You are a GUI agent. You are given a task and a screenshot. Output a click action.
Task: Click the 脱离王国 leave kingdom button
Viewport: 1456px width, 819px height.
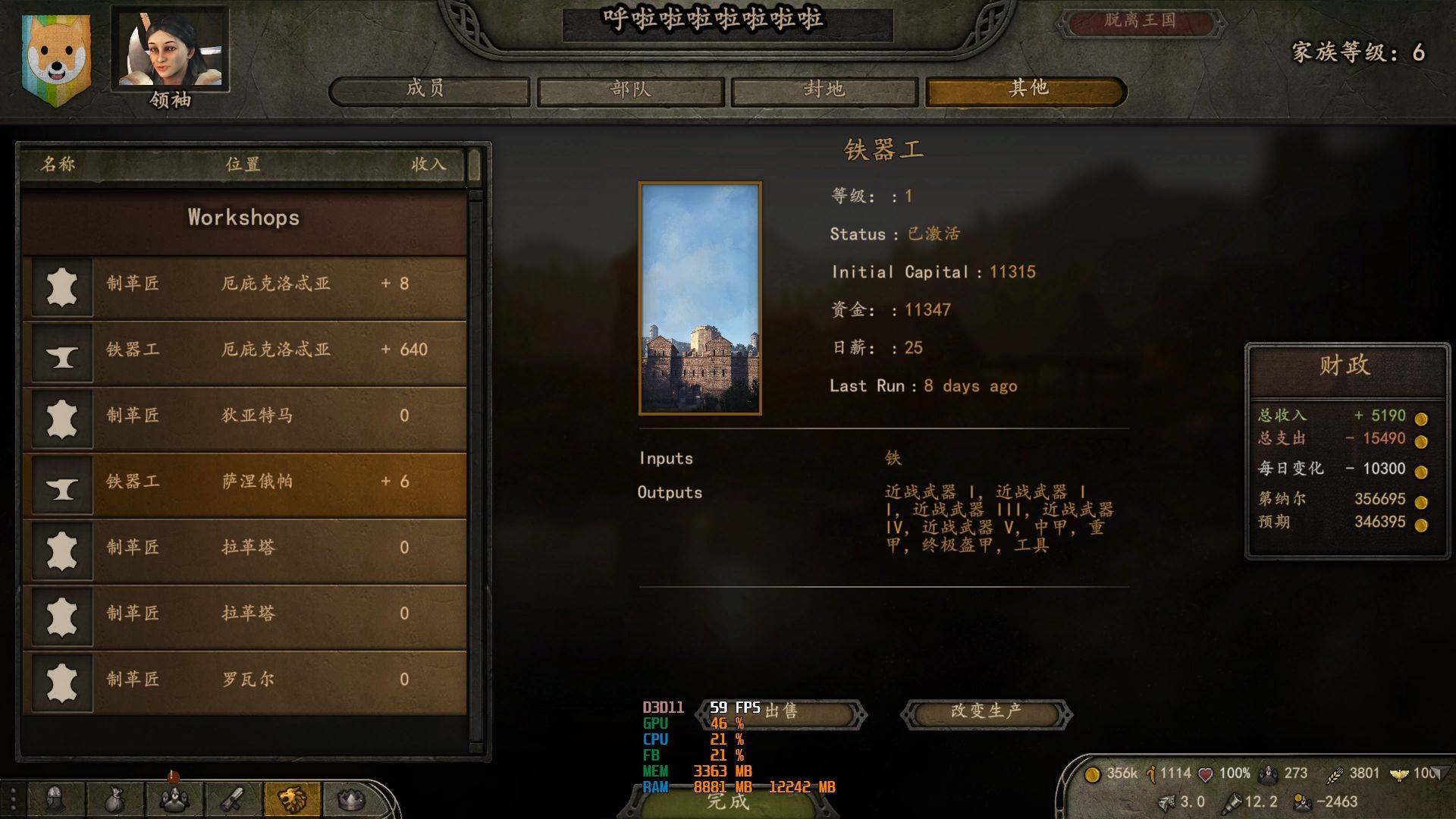pyautogui.click(x=1140, y=21)
